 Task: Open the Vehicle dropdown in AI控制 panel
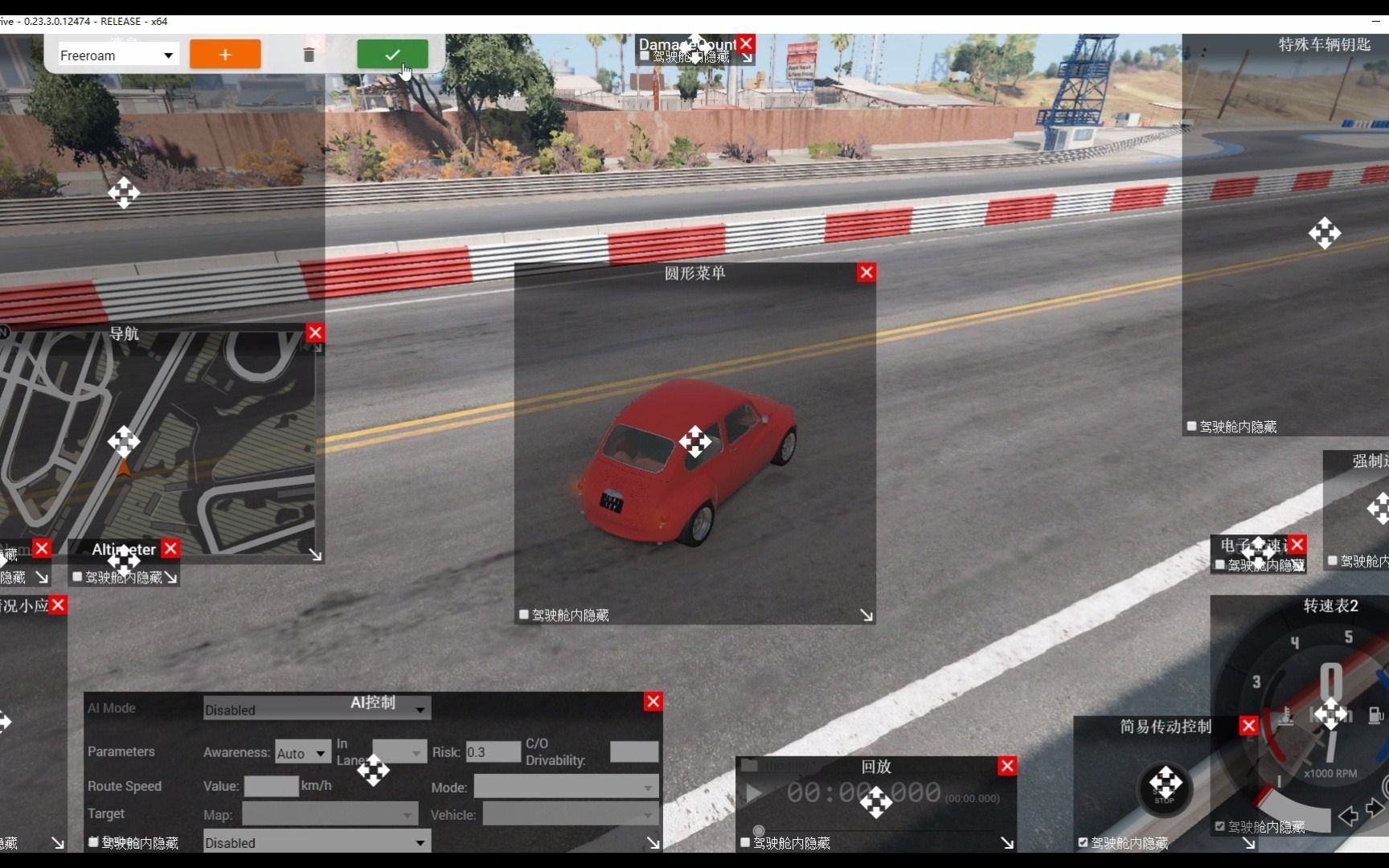pos(570,814)
